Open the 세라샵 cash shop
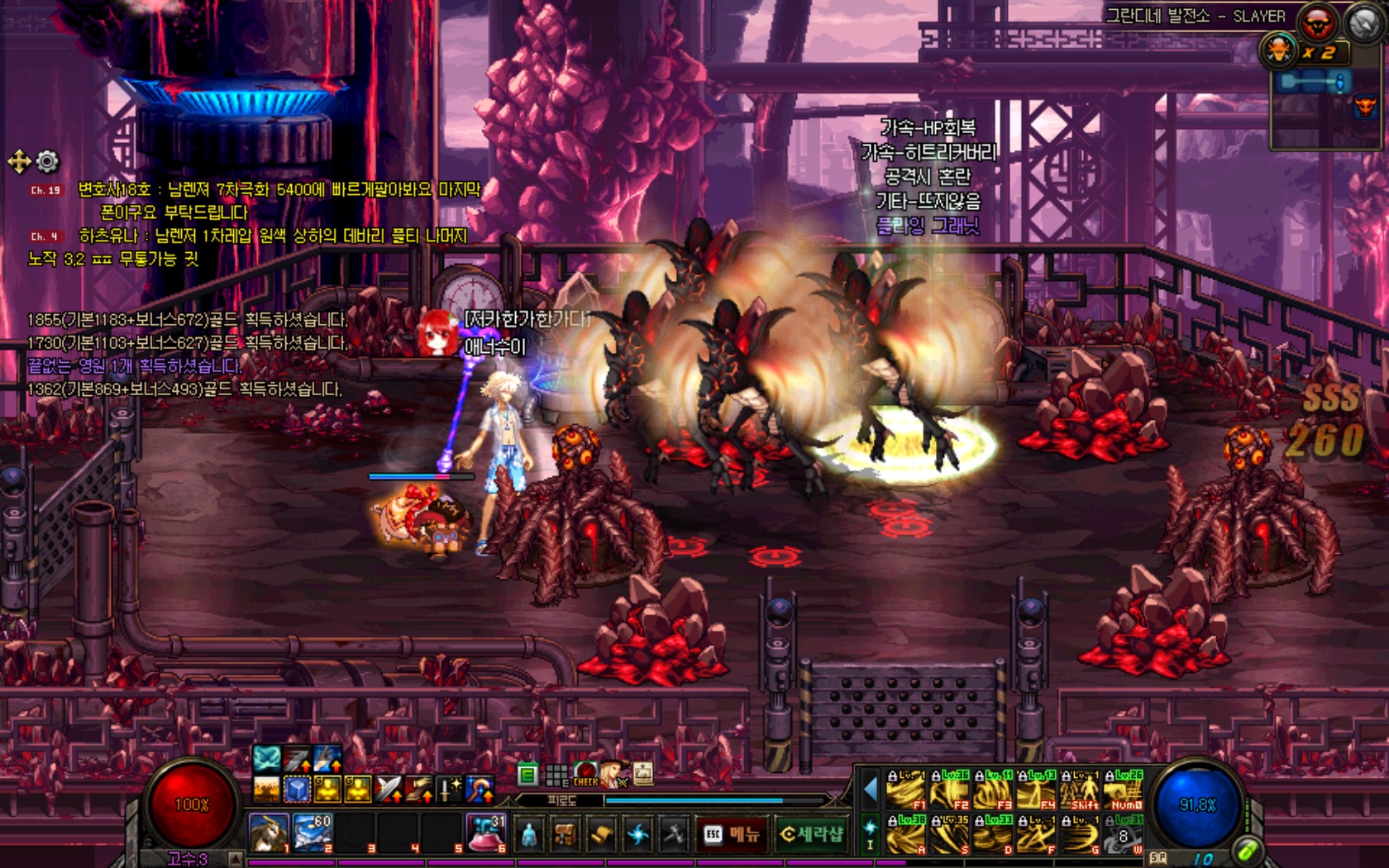This screenshot has height=868, width=1389. pos(810,834)
